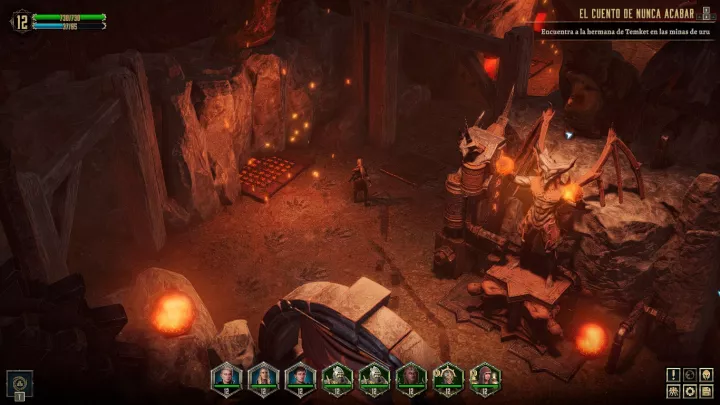
Task: Click the level 12 character badge
Action: (20, 20)
